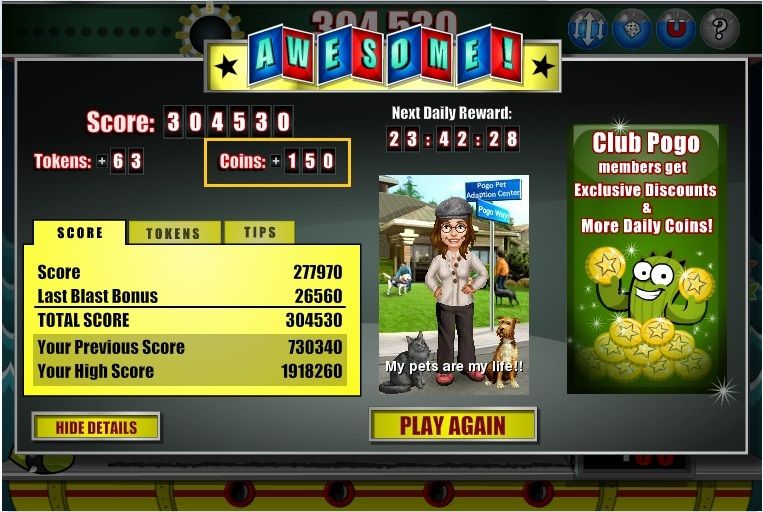Start another round with Play Again
This screenshot has width=763, height=512.
453,425
